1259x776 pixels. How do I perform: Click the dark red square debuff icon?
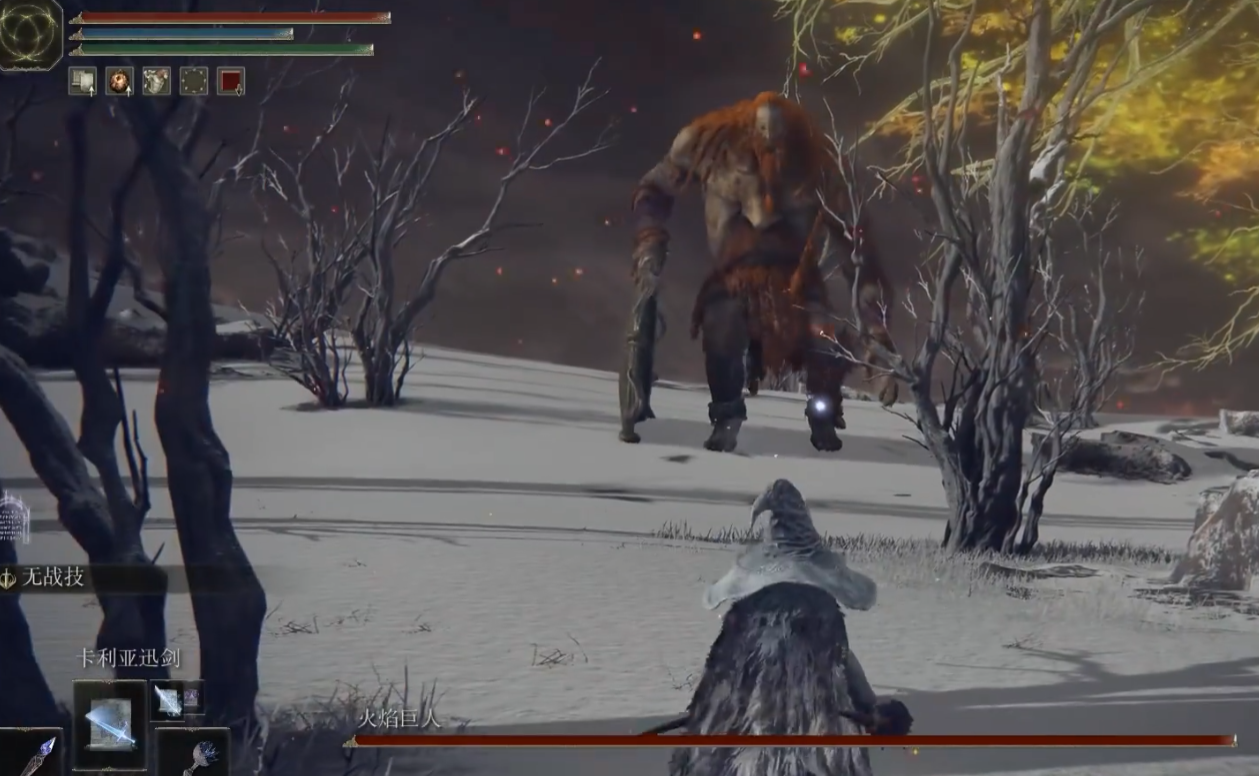tap(231, 81)
